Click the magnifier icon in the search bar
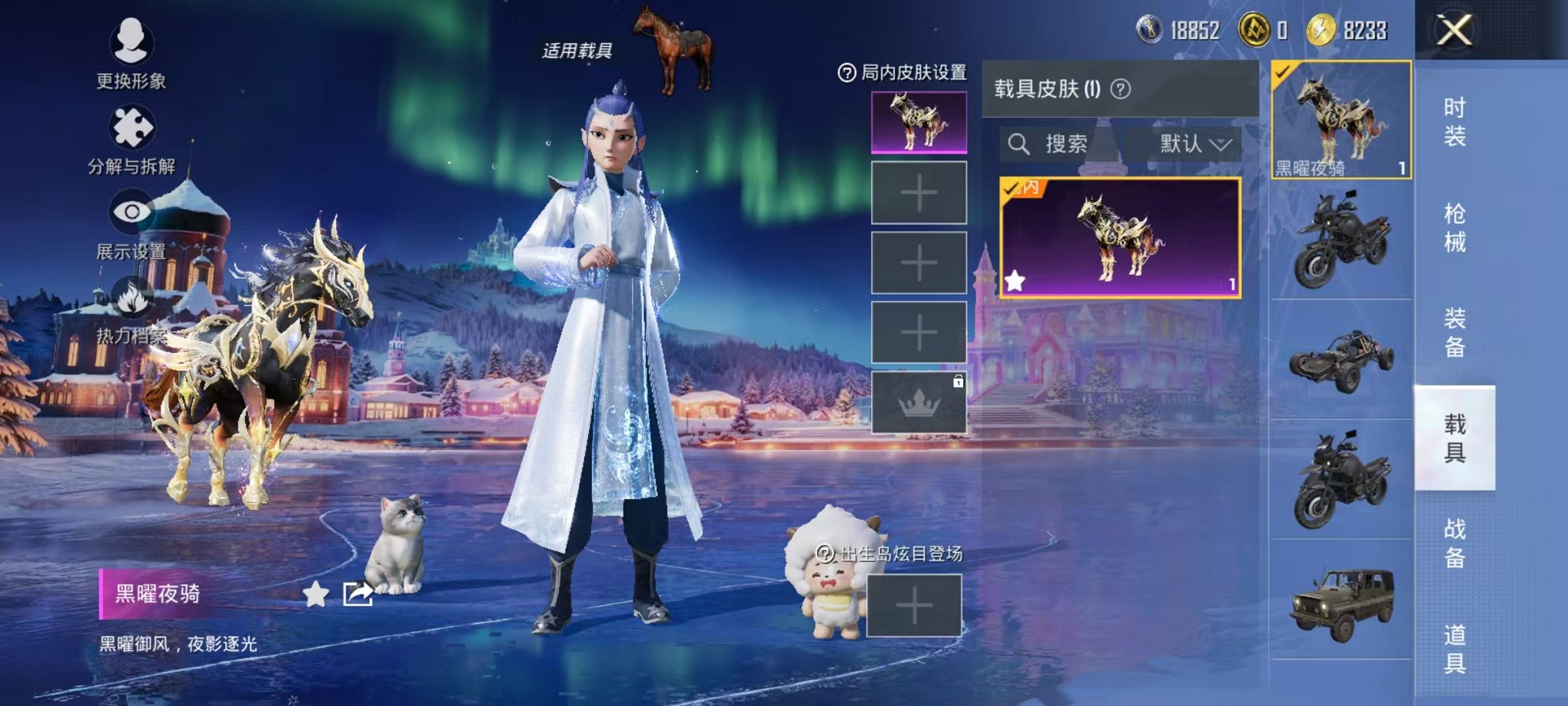 [x=1020, y=143]
